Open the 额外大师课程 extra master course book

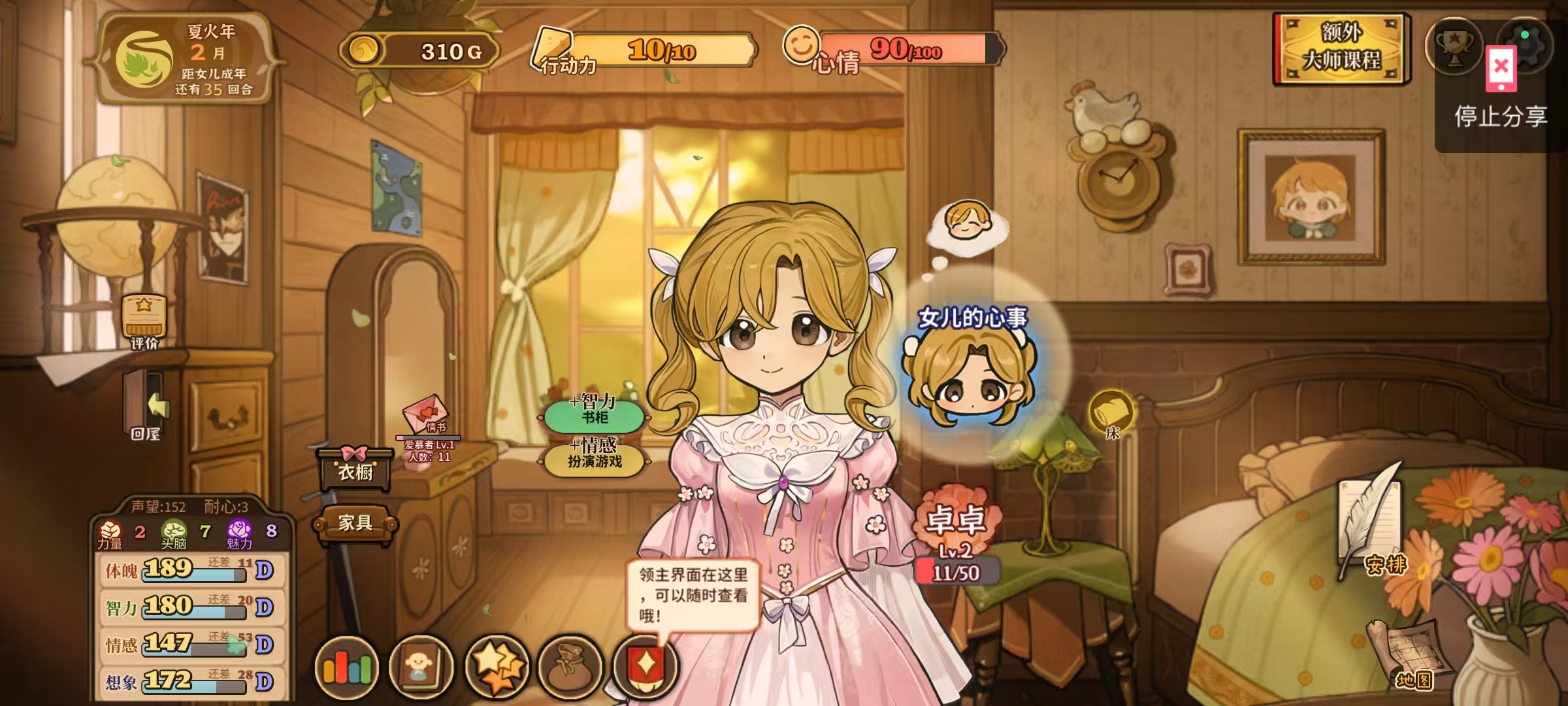pos(1342,48)
